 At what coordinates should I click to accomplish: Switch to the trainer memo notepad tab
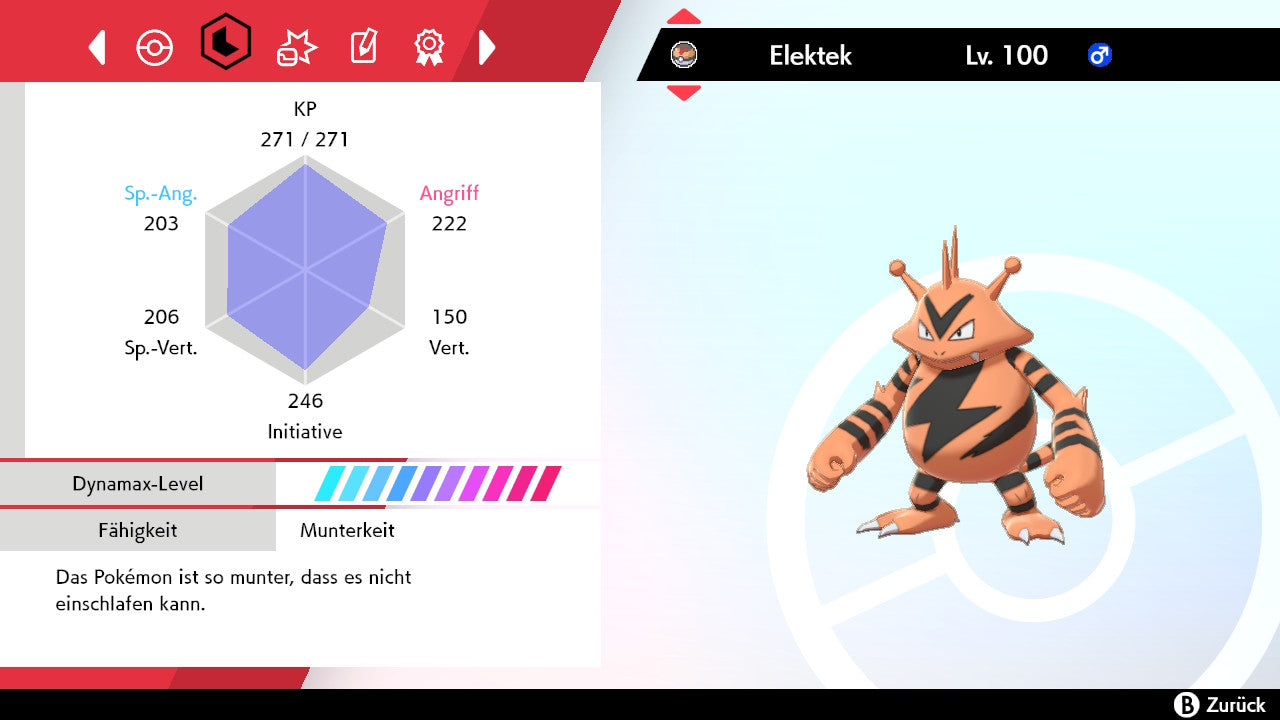(x=363, y=47)
